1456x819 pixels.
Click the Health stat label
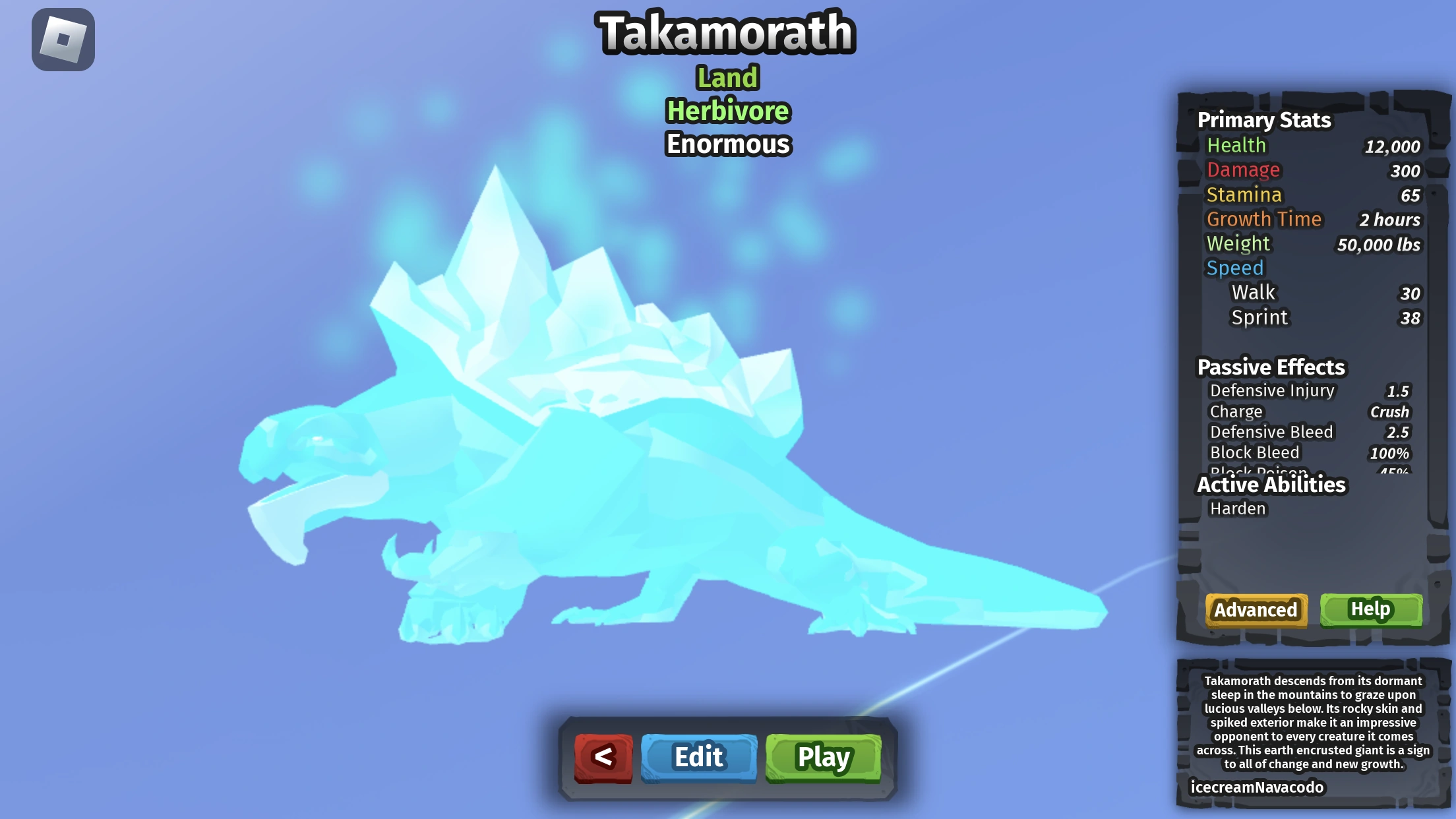(1236, 145)
